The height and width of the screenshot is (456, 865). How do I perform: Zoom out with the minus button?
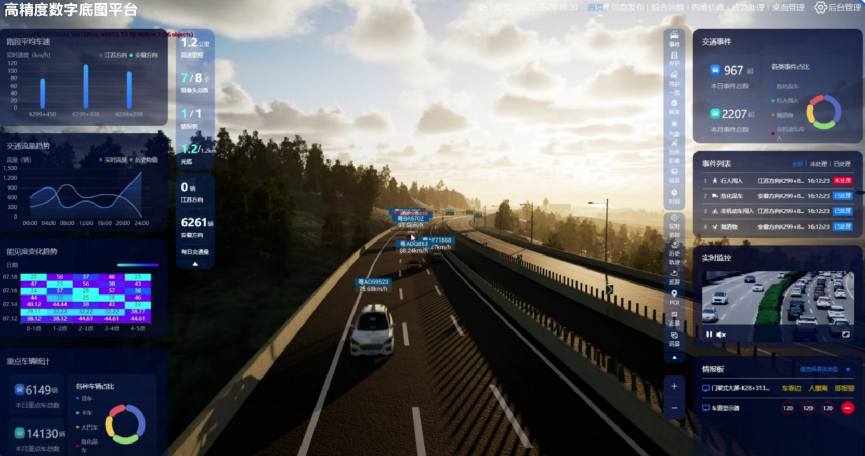click(x=674, y=408)
